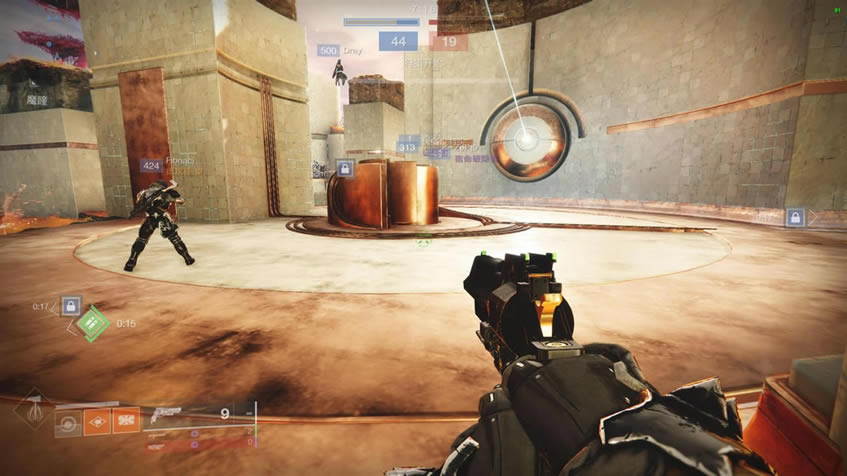
Task: Use the orange diamond-eye ability icon
Action: [97, 422]
